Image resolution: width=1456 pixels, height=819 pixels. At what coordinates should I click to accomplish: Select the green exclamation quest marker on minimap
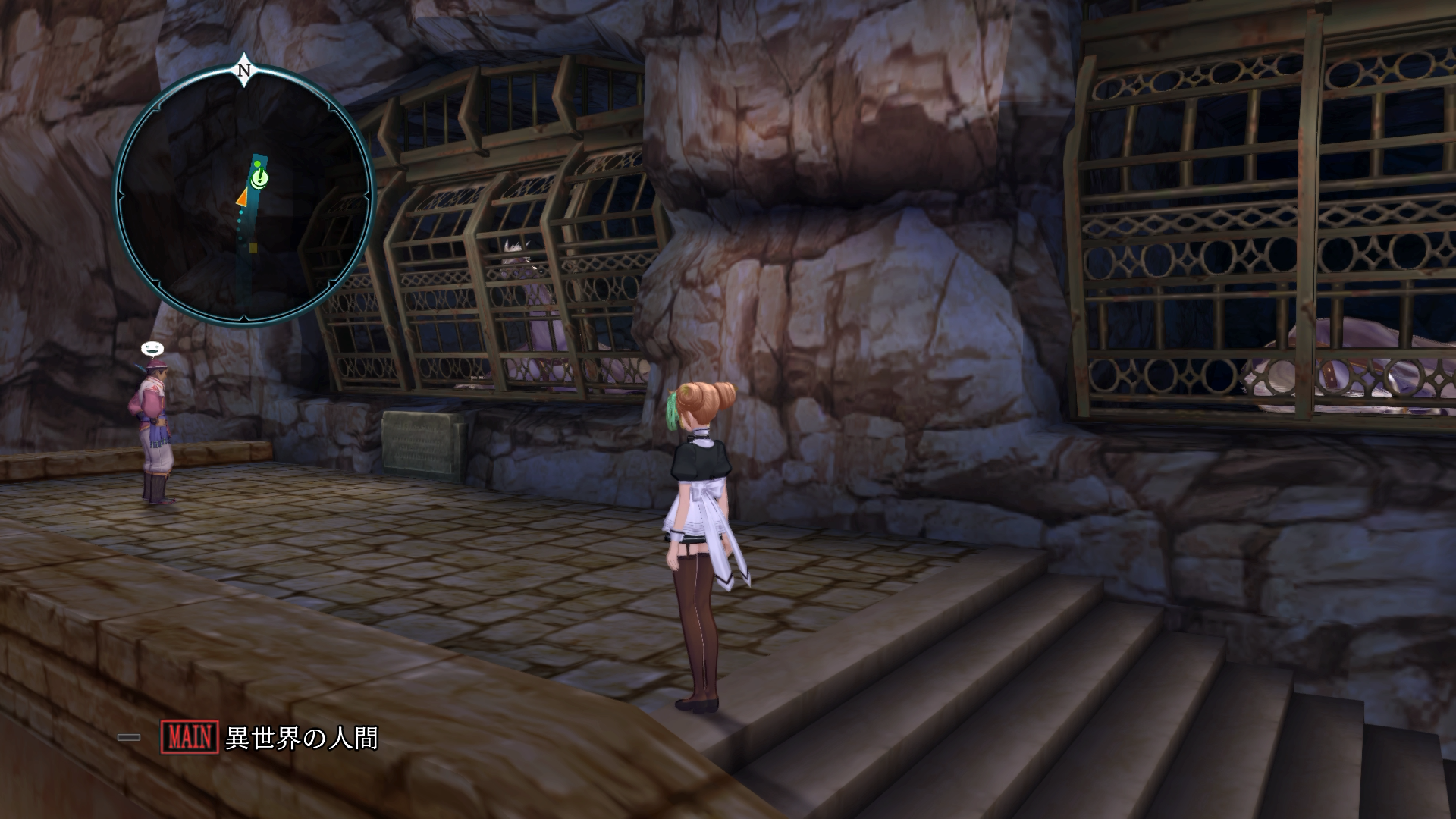pyautogui.click(x=259, y=179)
